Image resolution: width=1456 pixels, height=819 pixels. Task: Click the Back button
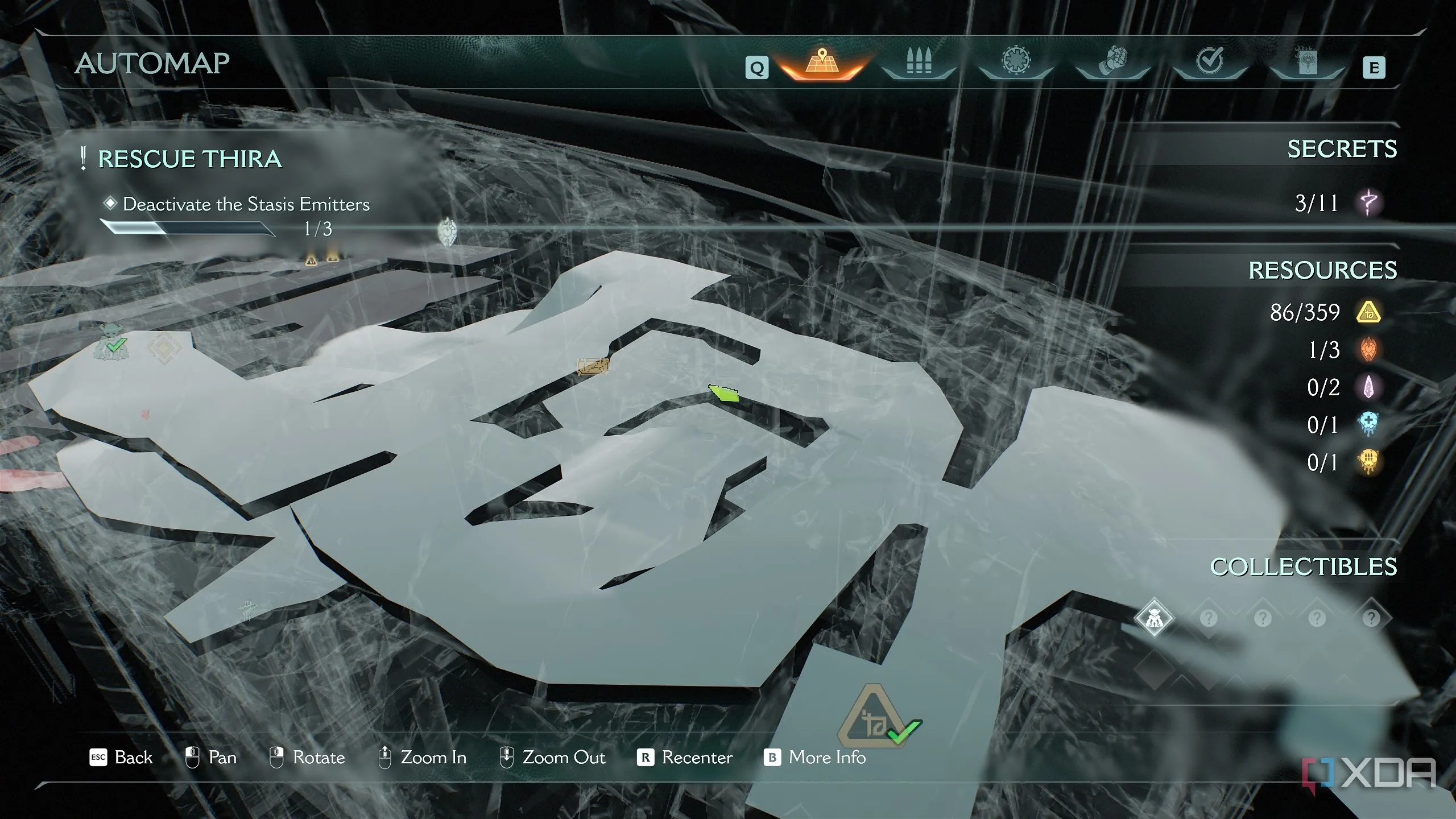122,758
